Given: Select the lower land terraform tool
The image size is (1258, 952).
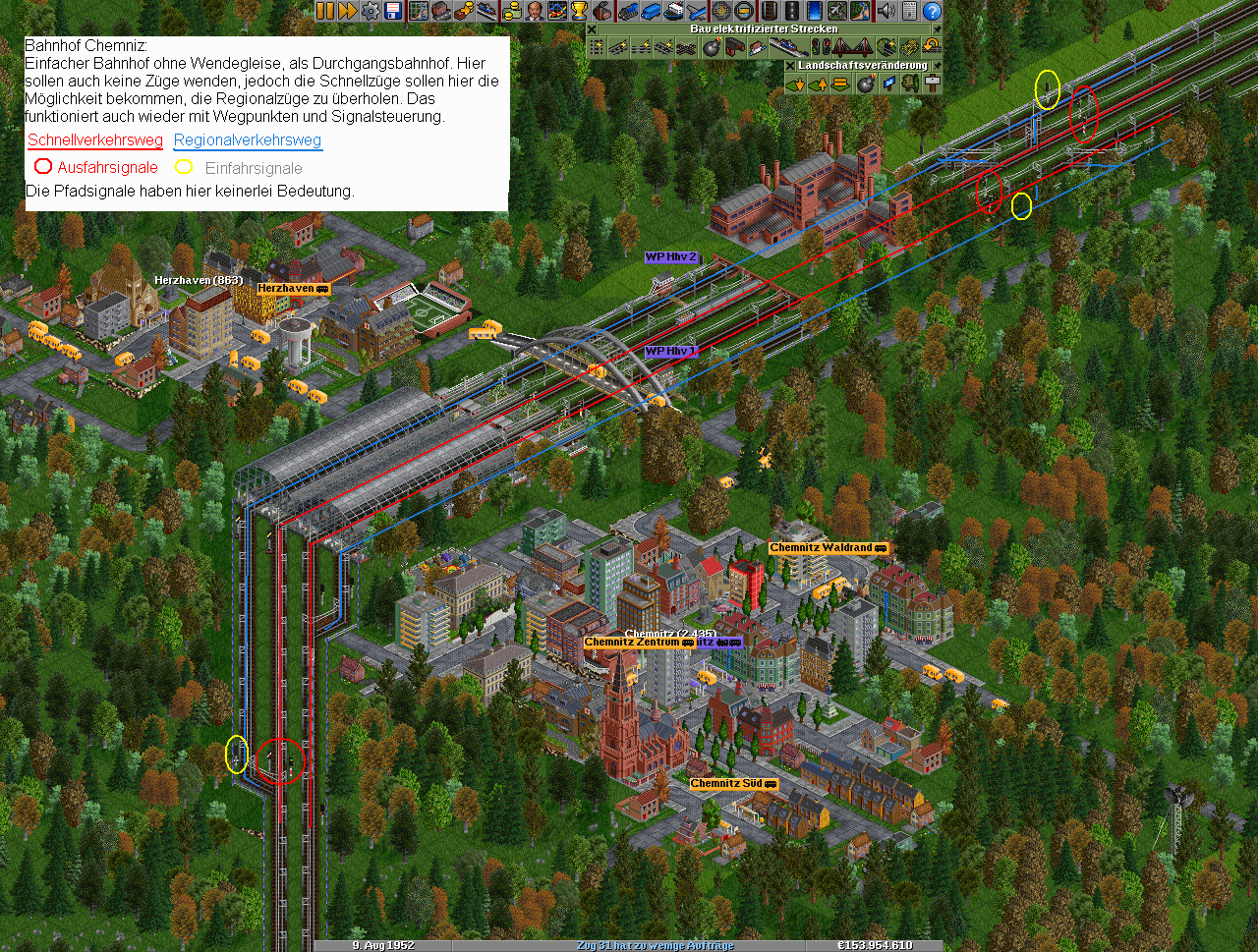Looking at the screenshot, I should (x=796, y=84).
